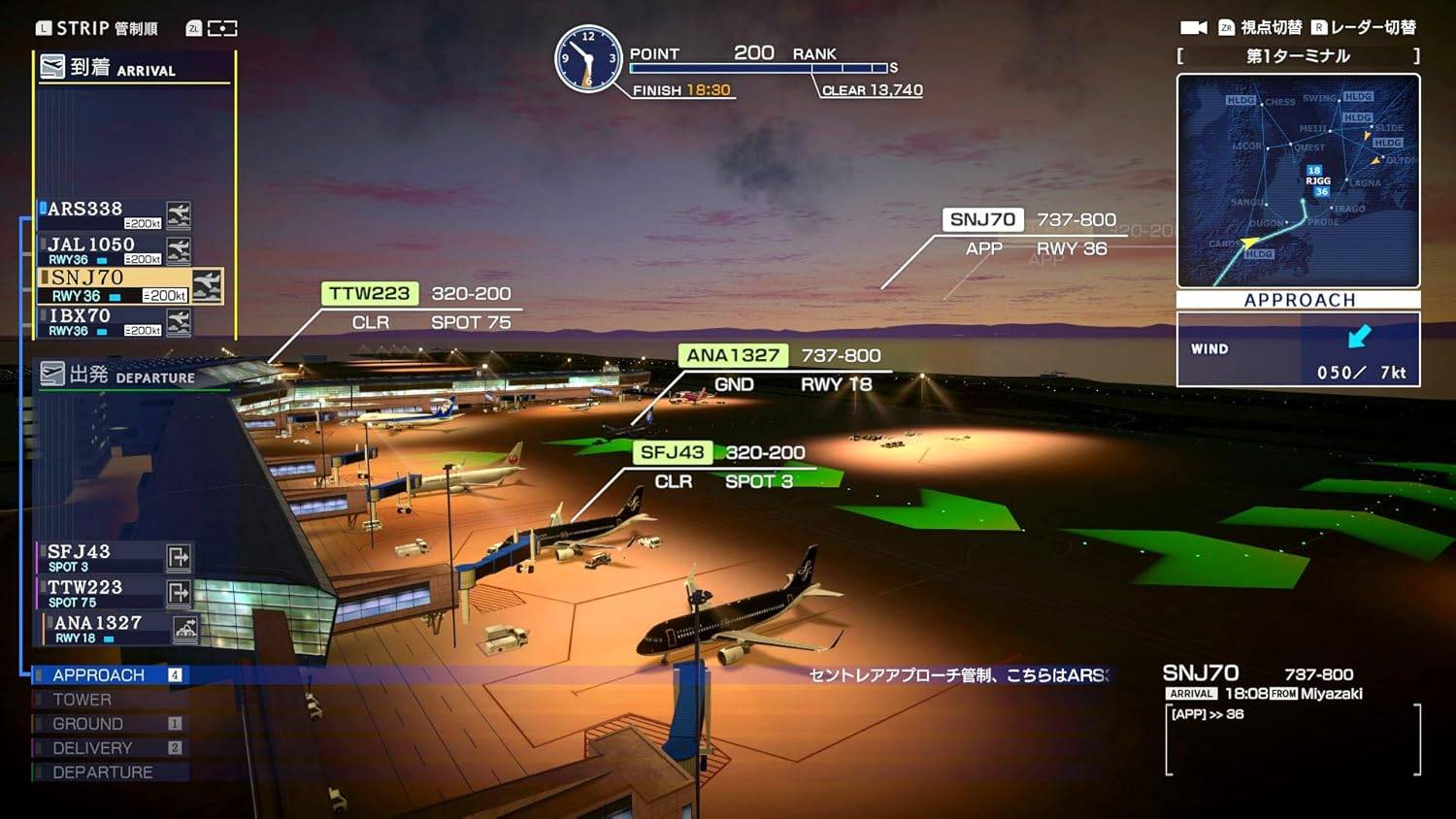Select the SNJ70 callsign tag in the sky
The height and width of the screenshot is (819, 1456).
(982, 219)
